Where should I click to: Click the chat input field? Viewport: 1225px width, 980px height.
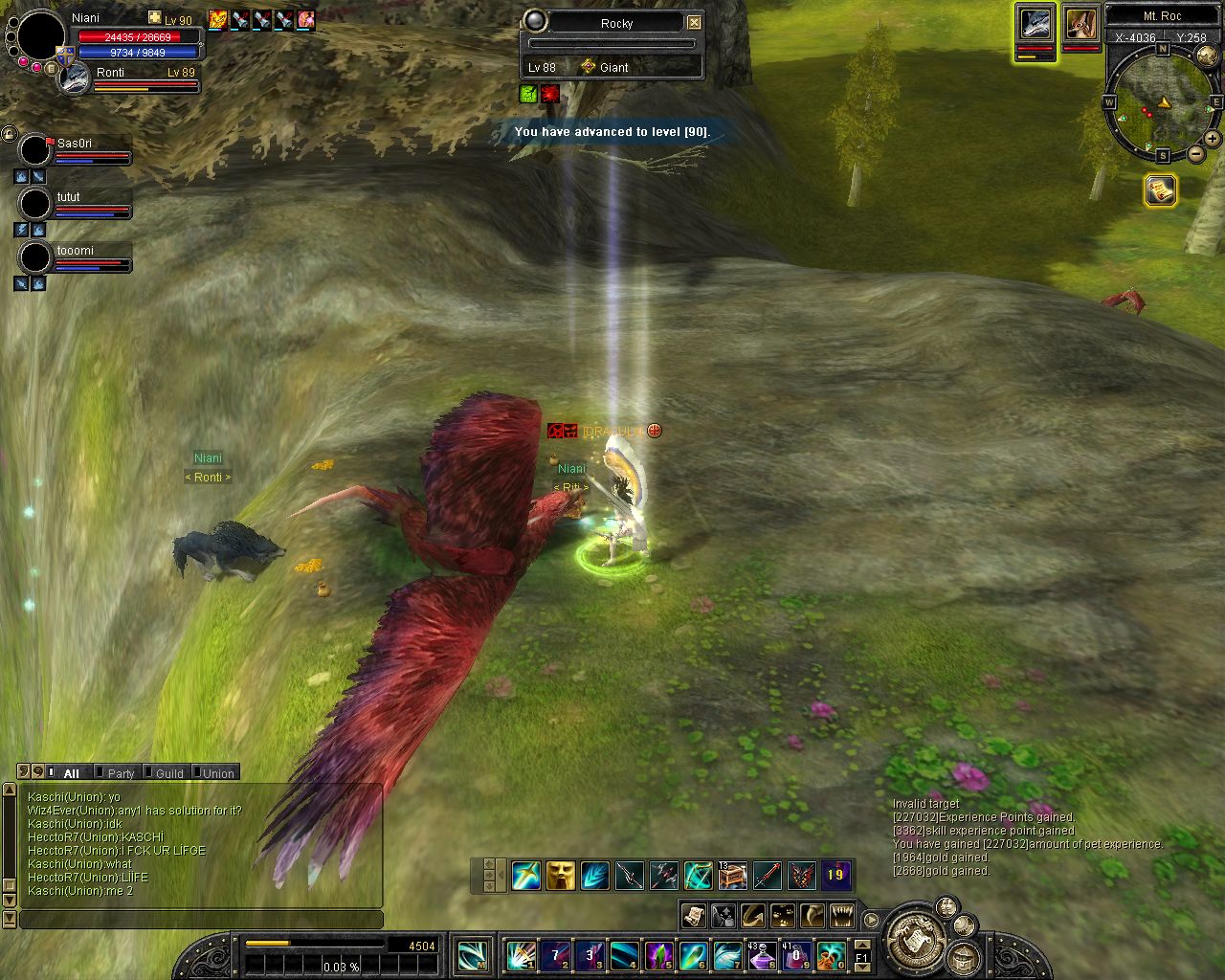201,920
